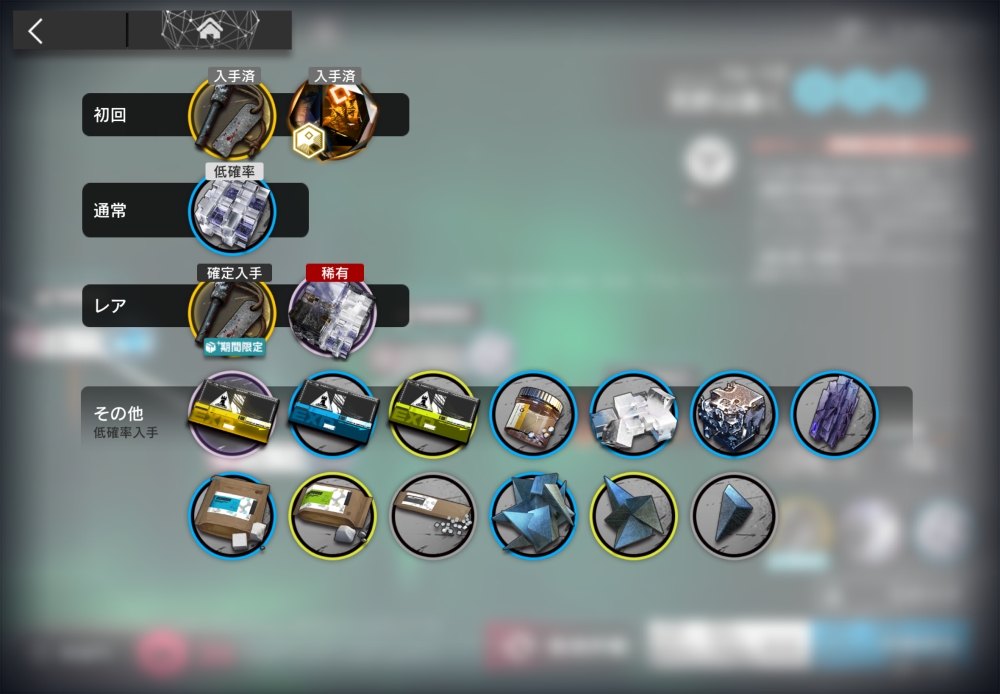1000x694 pixels.
Task: Inspect the ornate crystalline cube material
Action: point(734,414)
